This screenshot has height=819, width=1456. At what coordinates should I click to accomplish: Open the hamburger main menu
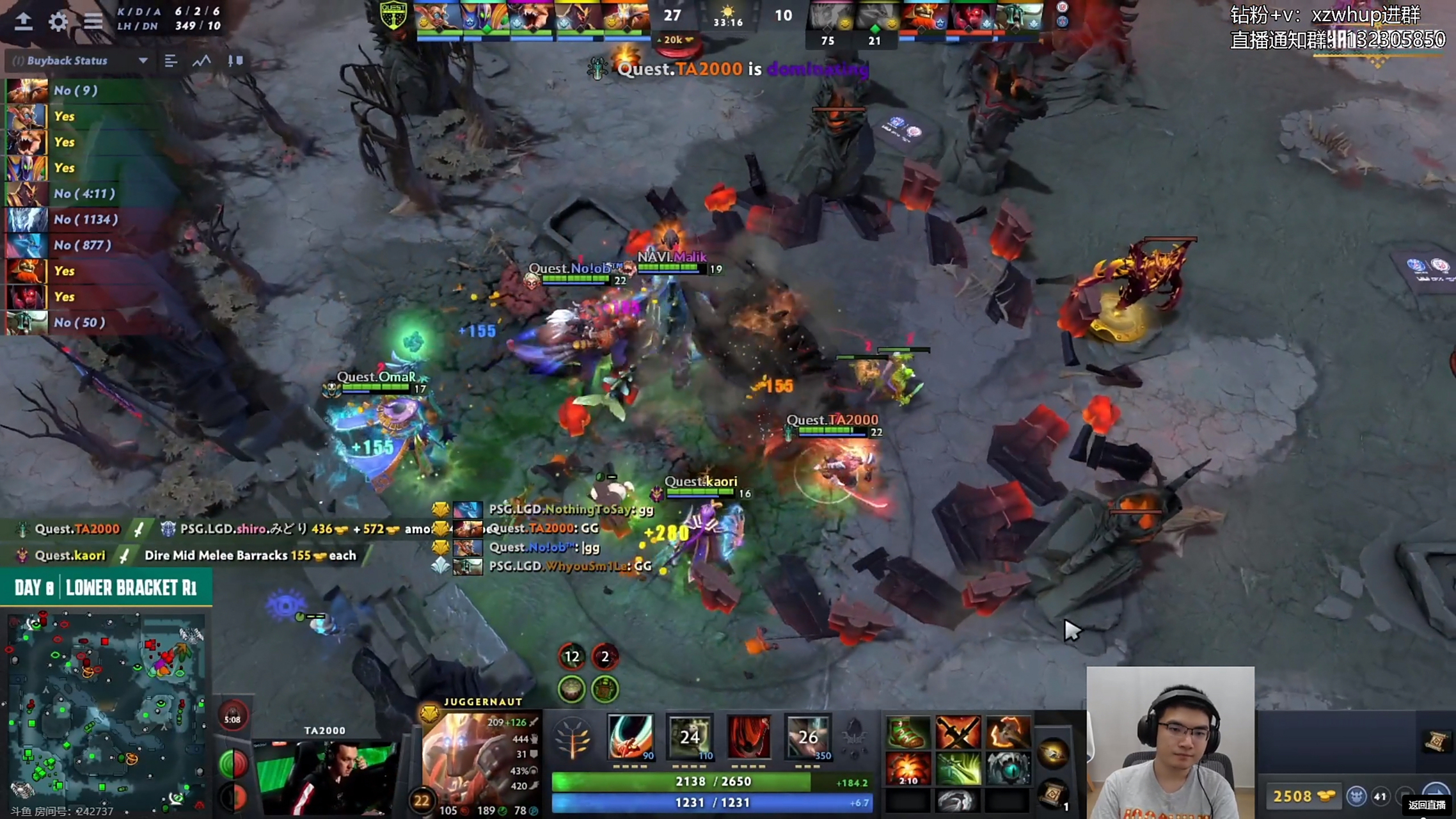coord(93,22)
